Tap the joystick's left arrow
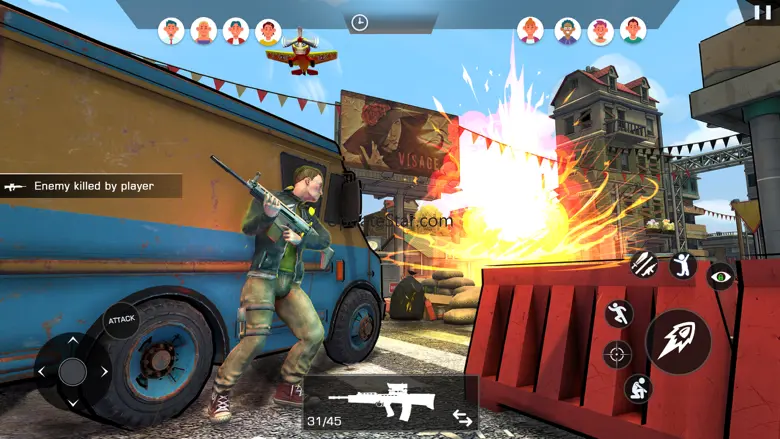780x439 pixels. (x=41, y=372)
